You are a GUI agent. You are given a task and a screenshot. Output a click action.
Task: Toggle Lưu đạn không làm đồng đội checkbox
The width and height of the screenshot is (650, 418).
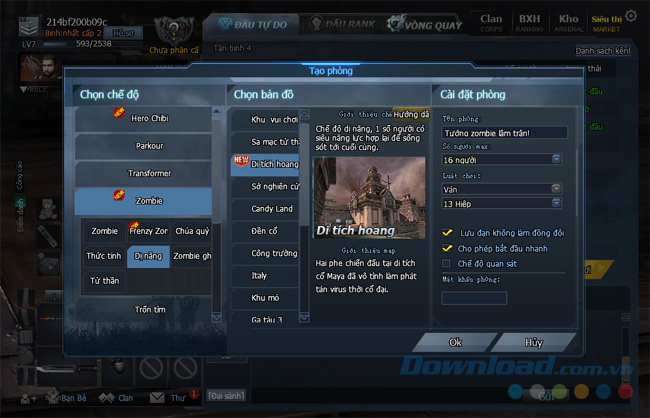(x=448, y=233)
